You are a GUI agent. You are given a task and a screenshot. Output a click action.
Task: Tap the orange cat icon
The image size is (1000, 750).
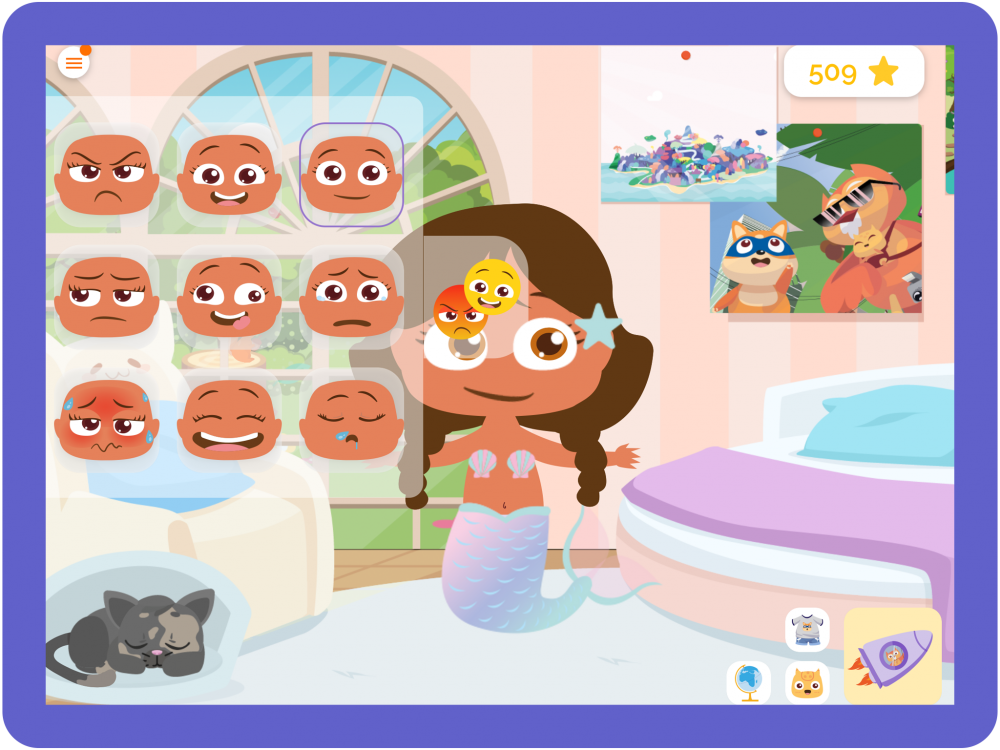point(807,683)
